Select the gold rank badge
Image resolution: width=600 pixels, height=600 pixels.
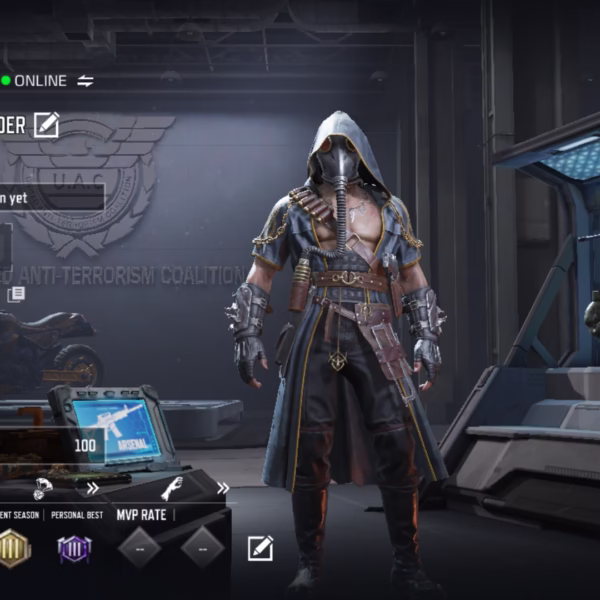pyautogui.click(x=13, y=548)
